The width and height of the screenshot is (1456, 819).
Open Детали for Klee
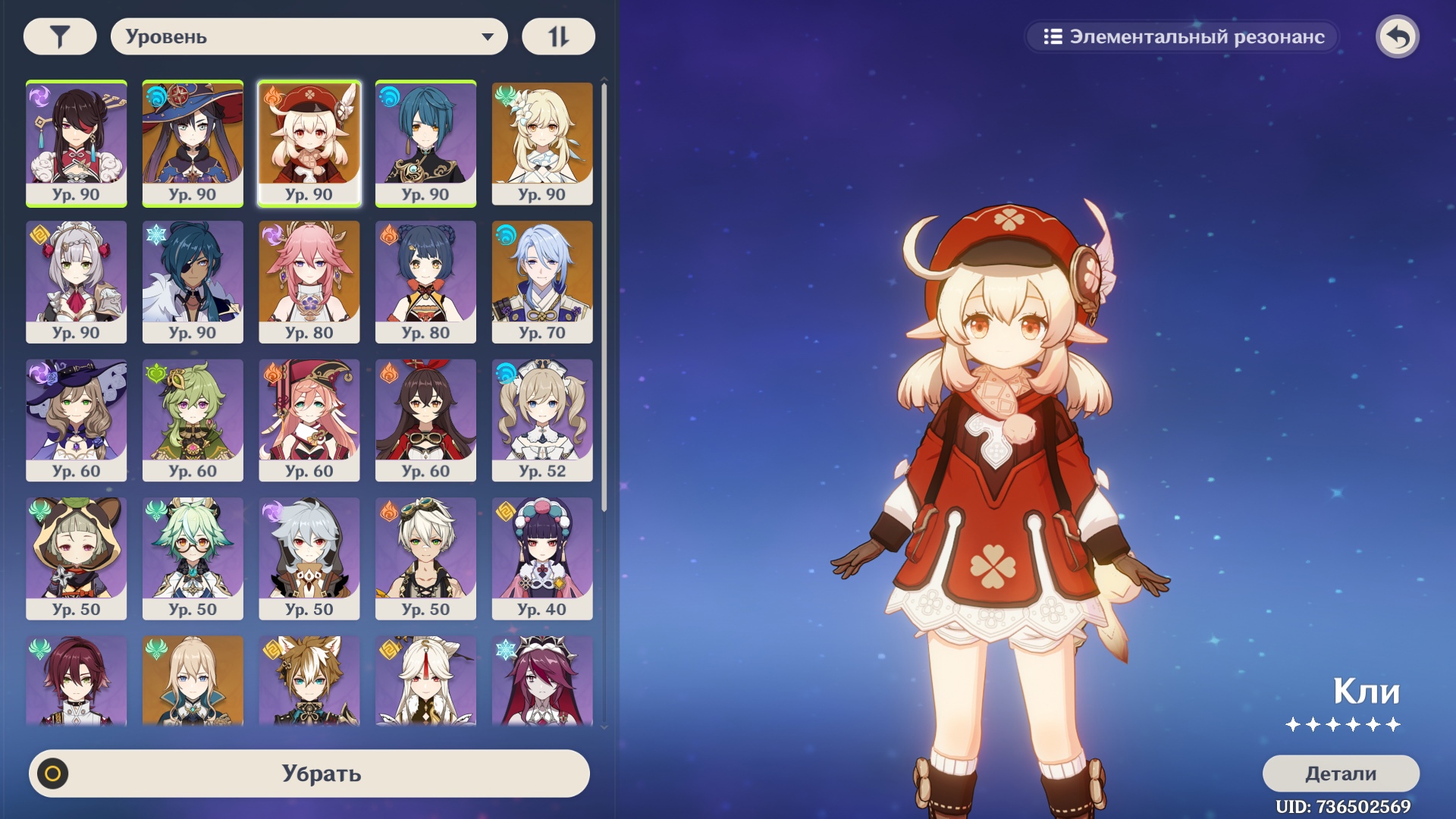[x=1340, y=773]
